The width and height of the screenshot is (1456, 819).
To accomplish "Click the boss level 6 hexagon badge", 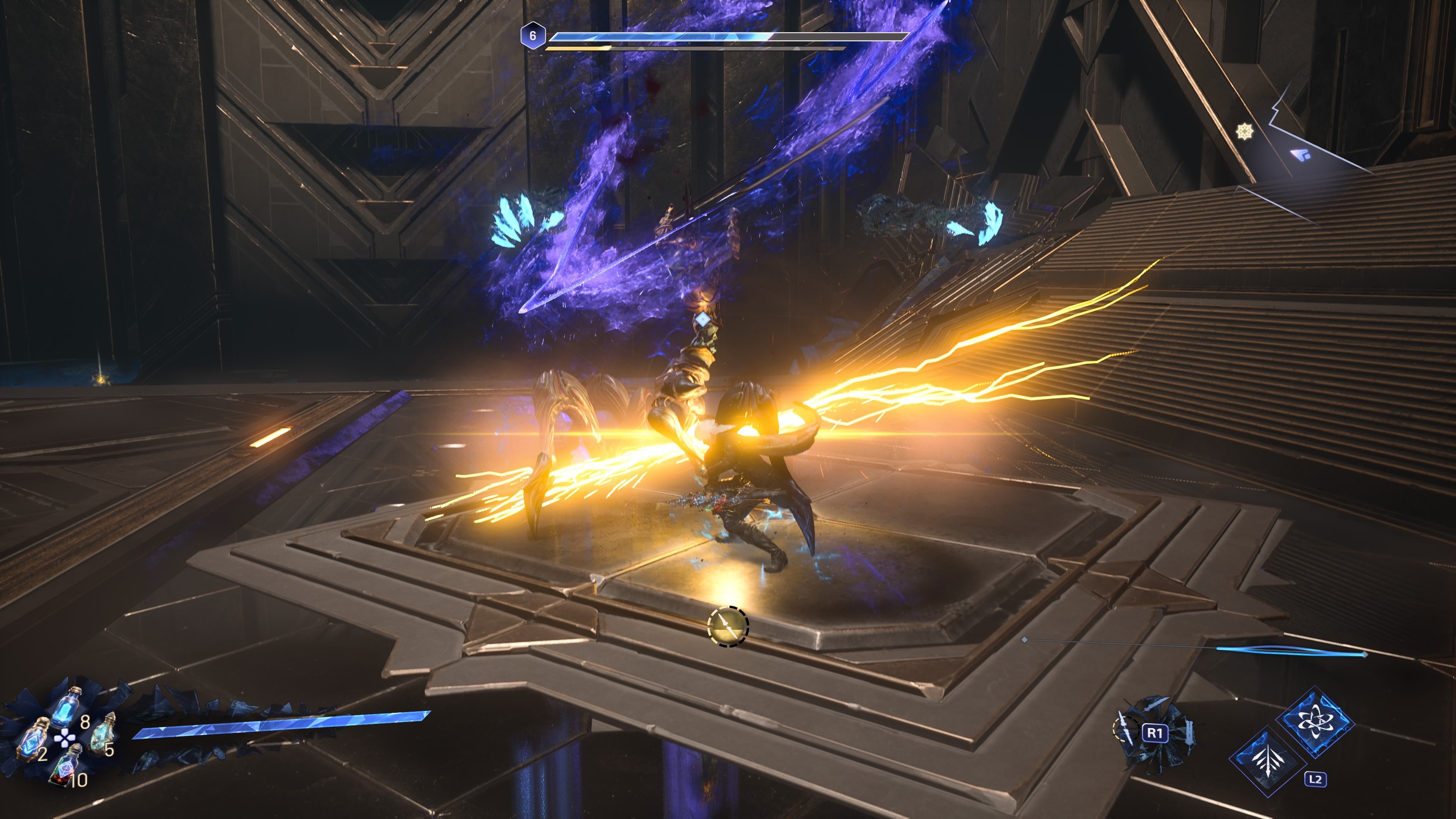I will 532,36.
